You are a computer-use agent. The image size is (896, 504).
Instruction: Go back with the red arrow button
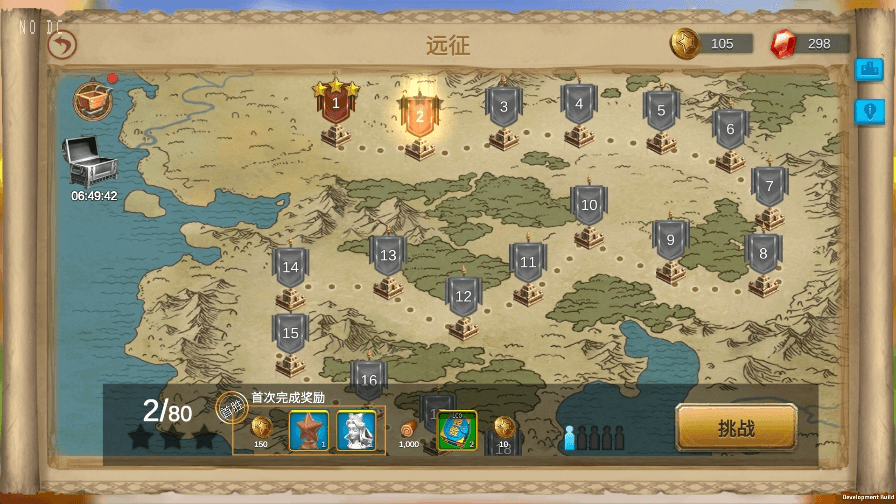point(62,45)
